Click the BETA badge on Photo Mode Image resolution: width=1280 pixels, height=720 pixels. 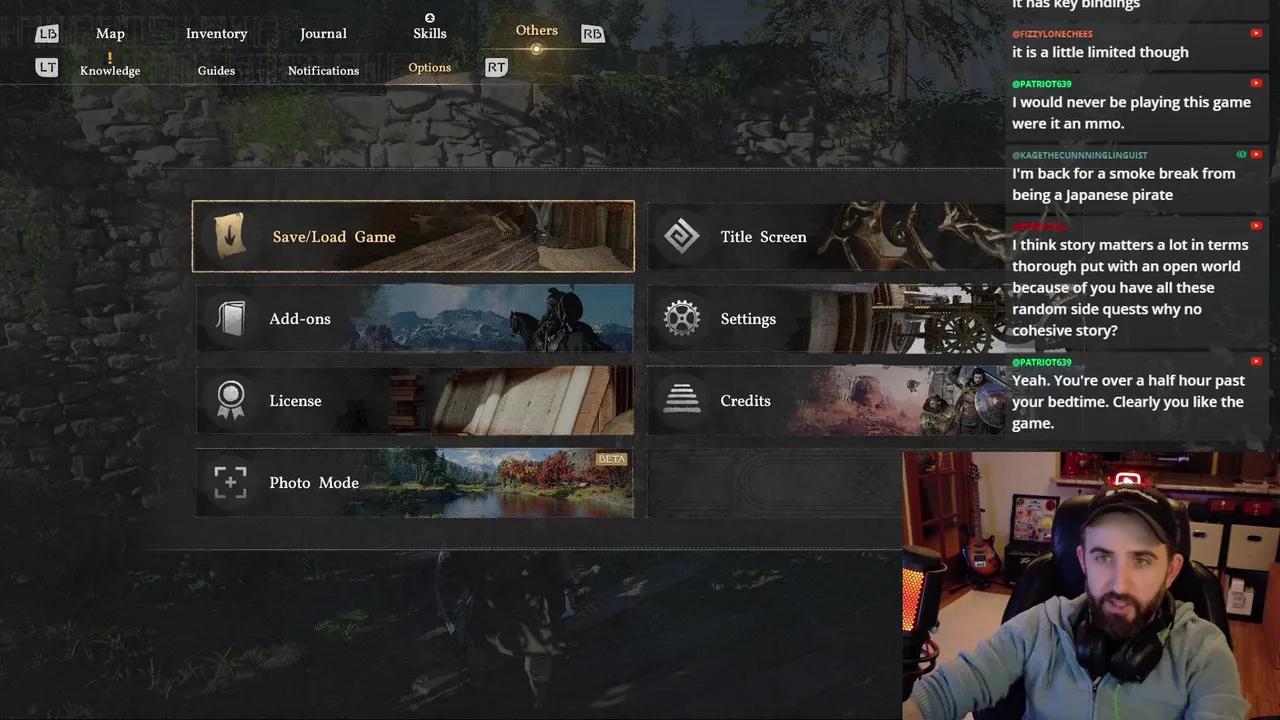610,458
